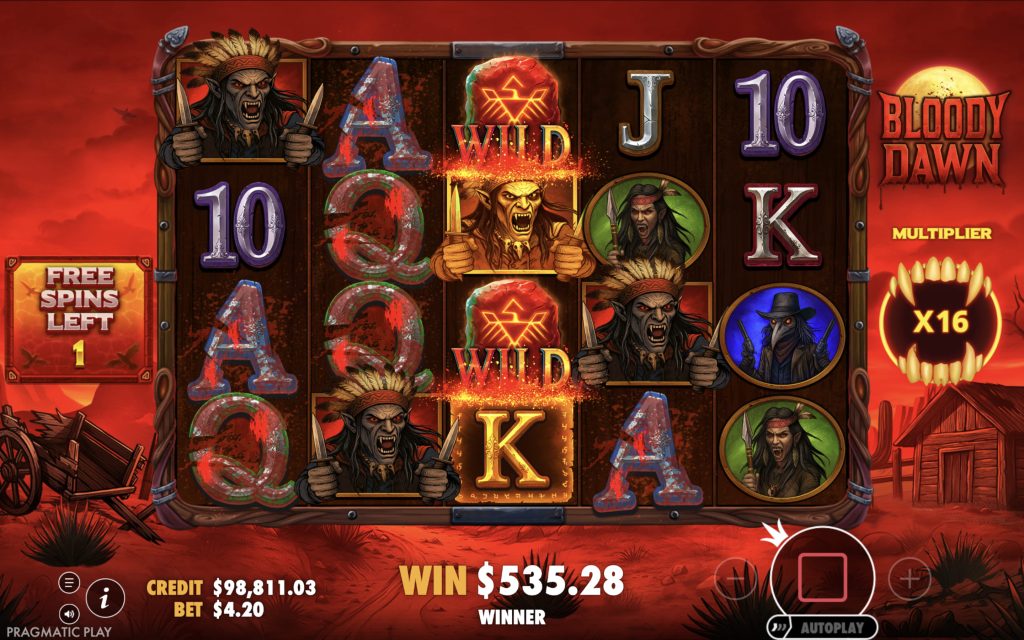The height and width of the screenshot is (640, 1024).
Task: Decrease the bet with minus button
Action: (737, 578)
